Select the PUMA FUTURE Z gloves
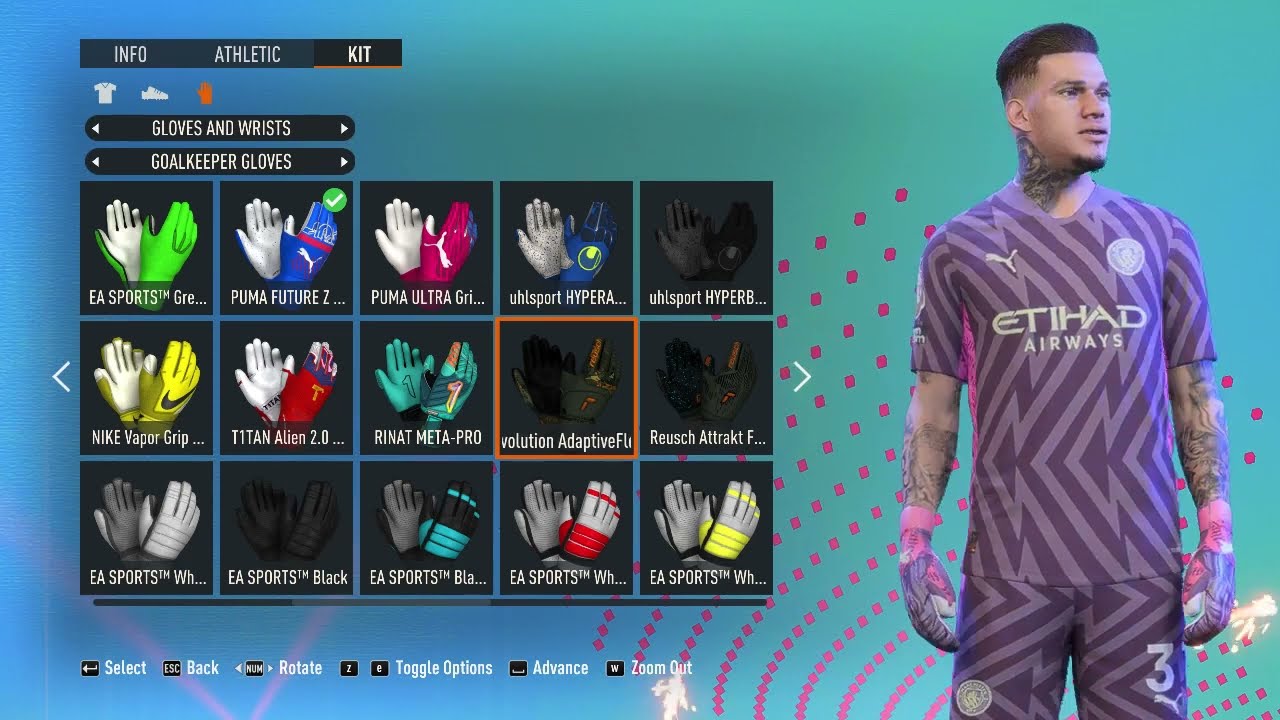1280x720 pixels. point(286,247)
